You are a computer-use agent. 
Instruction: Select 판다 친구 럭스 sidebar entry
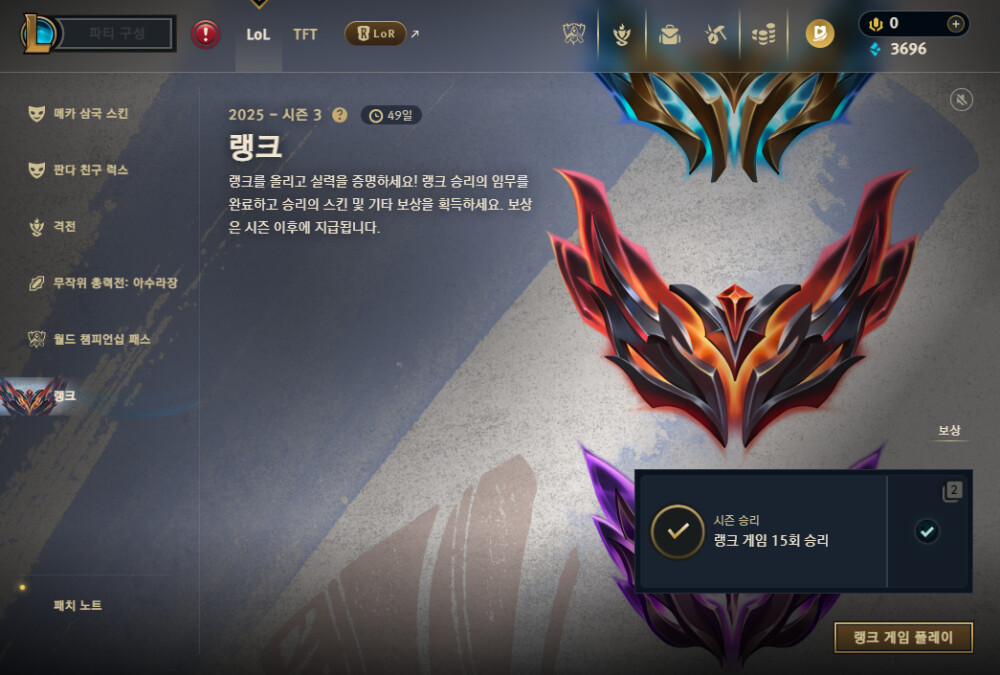point(90,170)
